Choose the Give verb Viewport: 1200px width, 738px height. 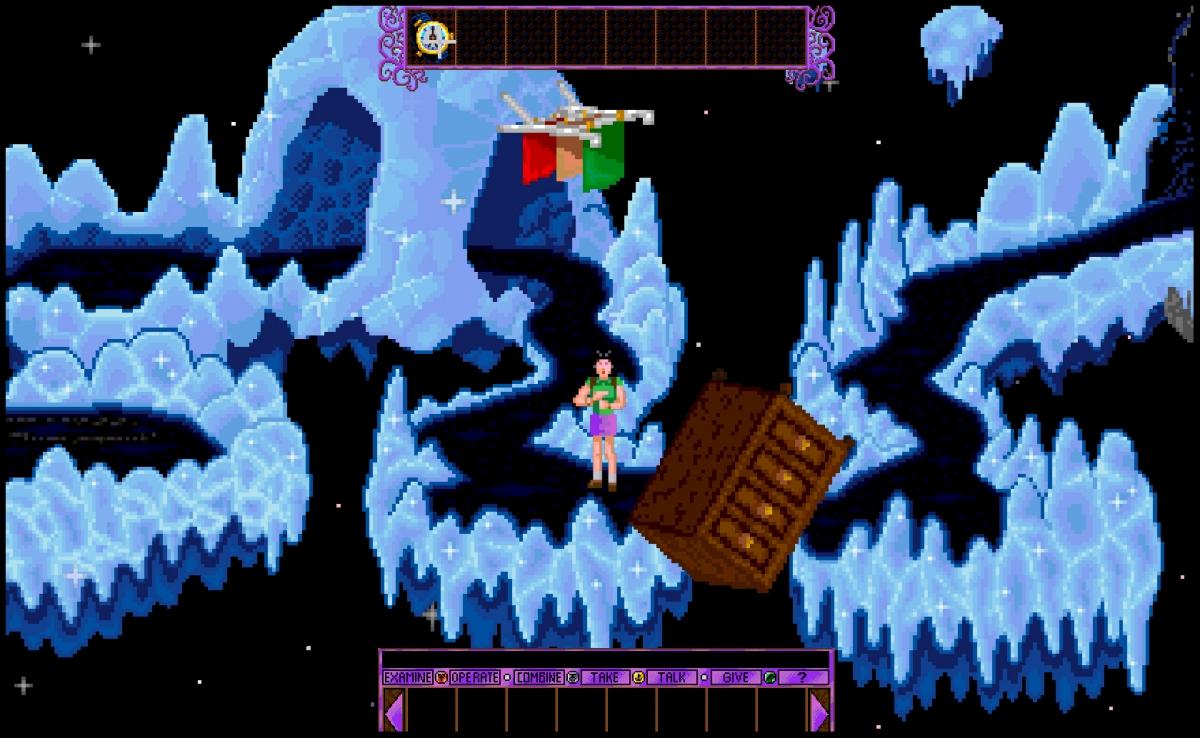click(735, 677)
